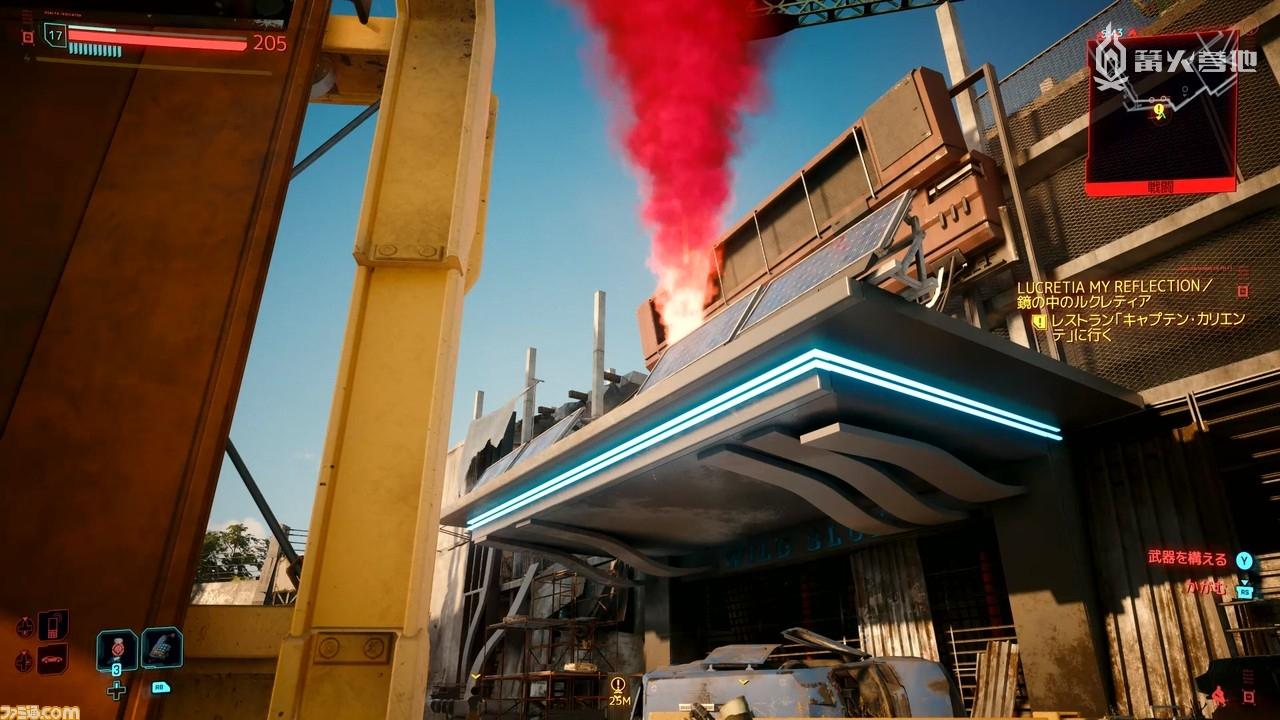Screen dimensions: 1280x720
Task: Click the d-pad up arrow indicator
Action: (25, 626)
